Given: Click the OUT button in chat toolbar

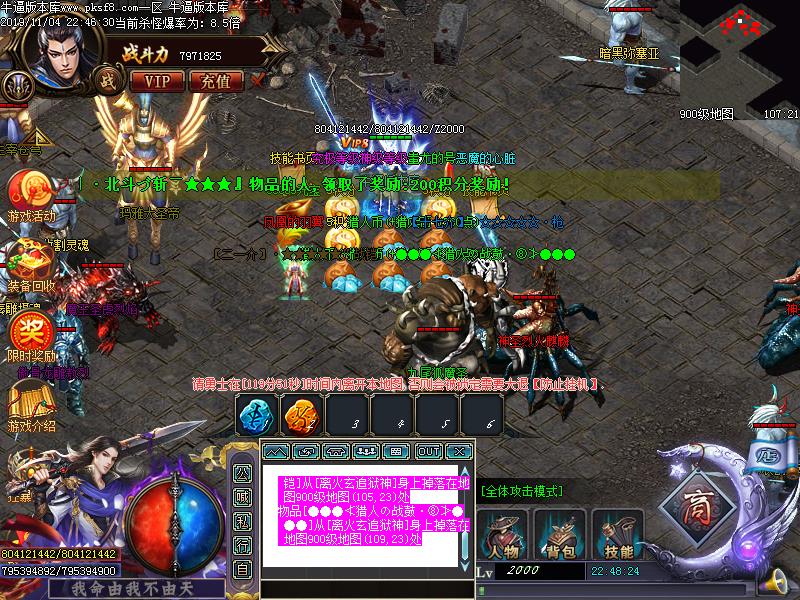Looking at the screenshot, I should point(428,452).
